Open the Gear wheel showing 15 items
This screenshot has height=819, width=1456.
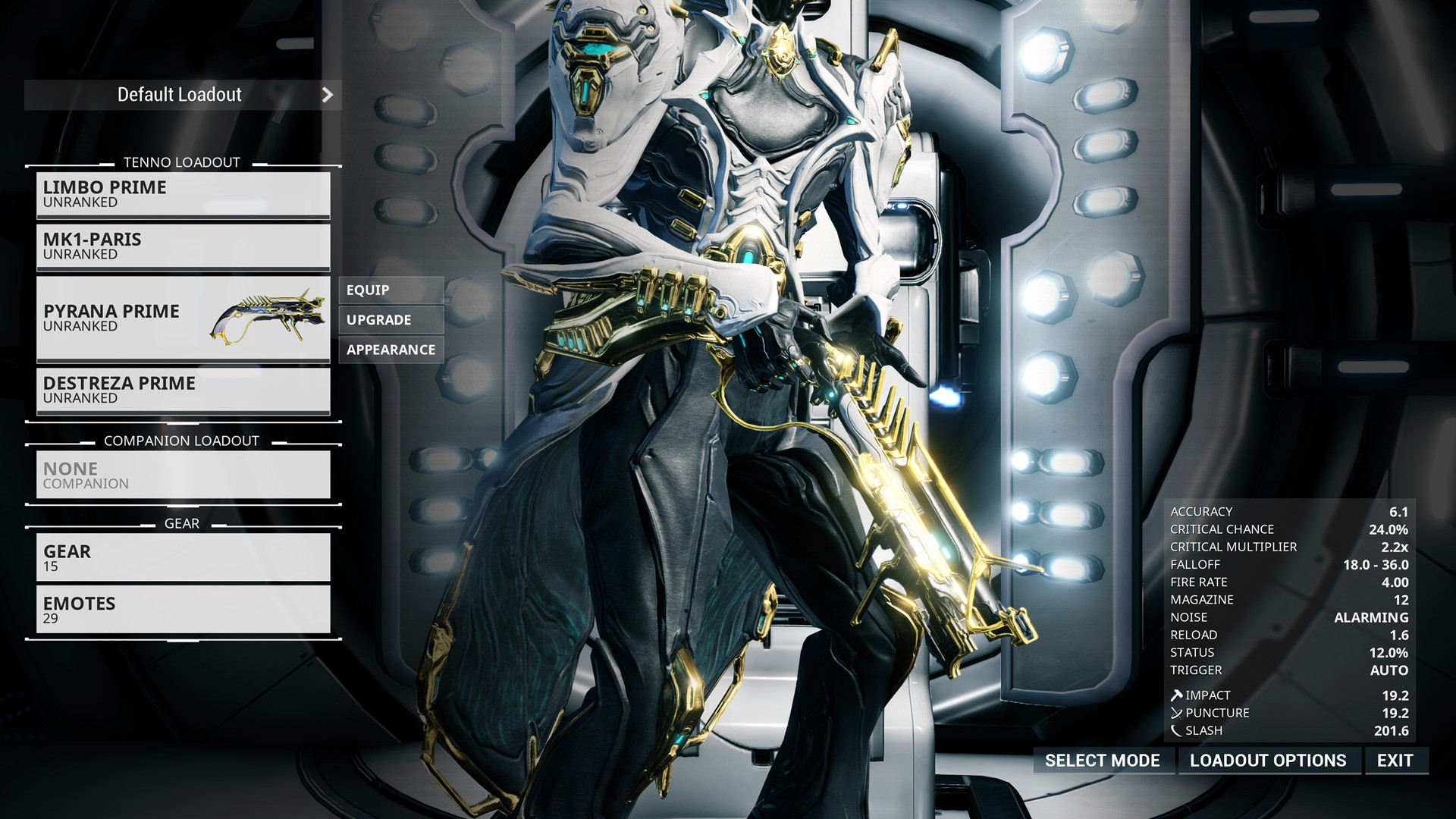(182, 557)
